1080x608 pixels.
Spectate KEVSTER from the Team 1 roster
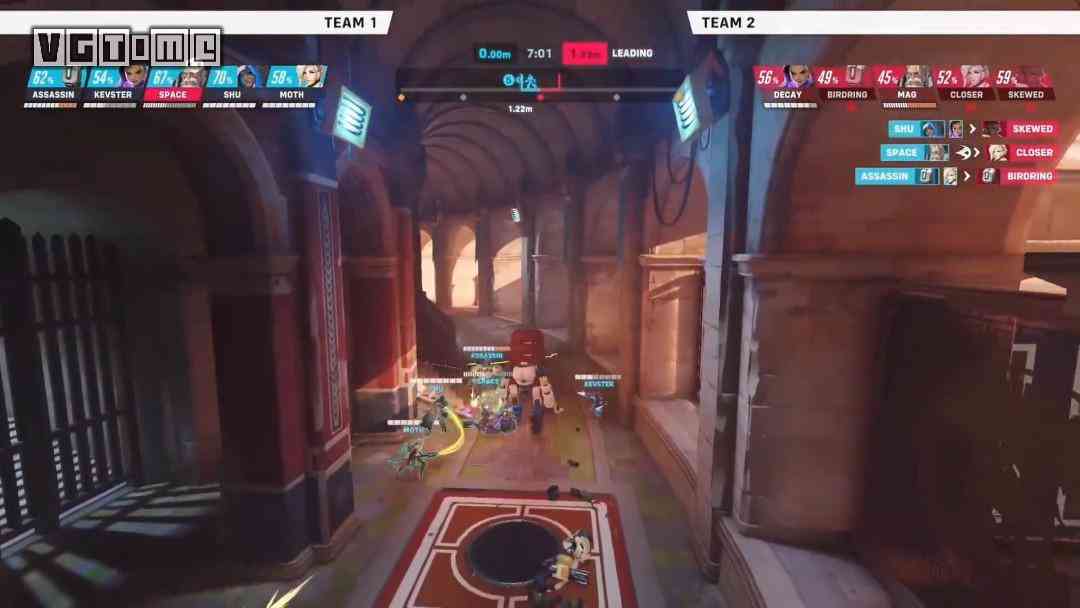tap(112, 85)
